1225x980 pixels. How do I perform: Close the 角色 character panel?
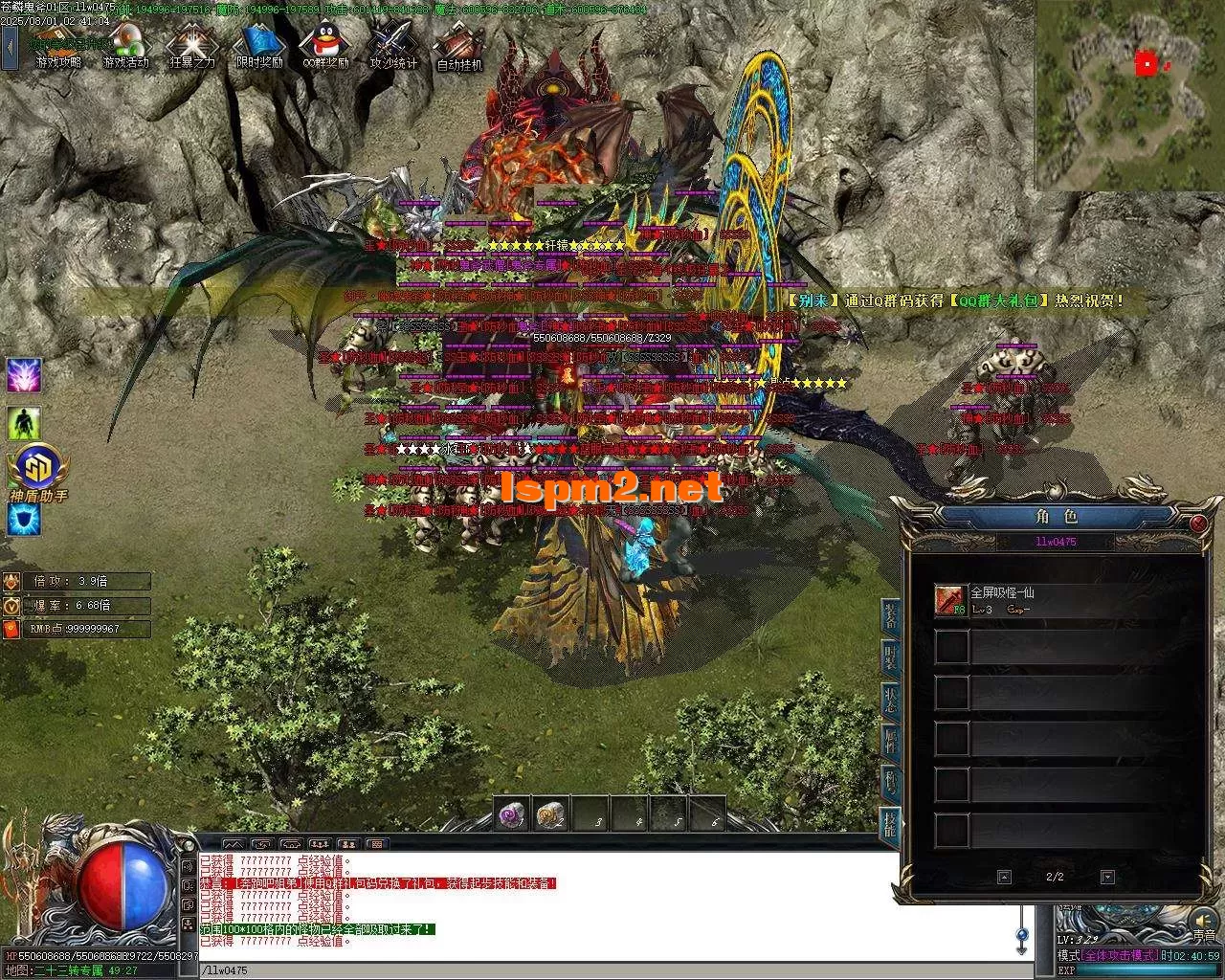coord(1198,523)
